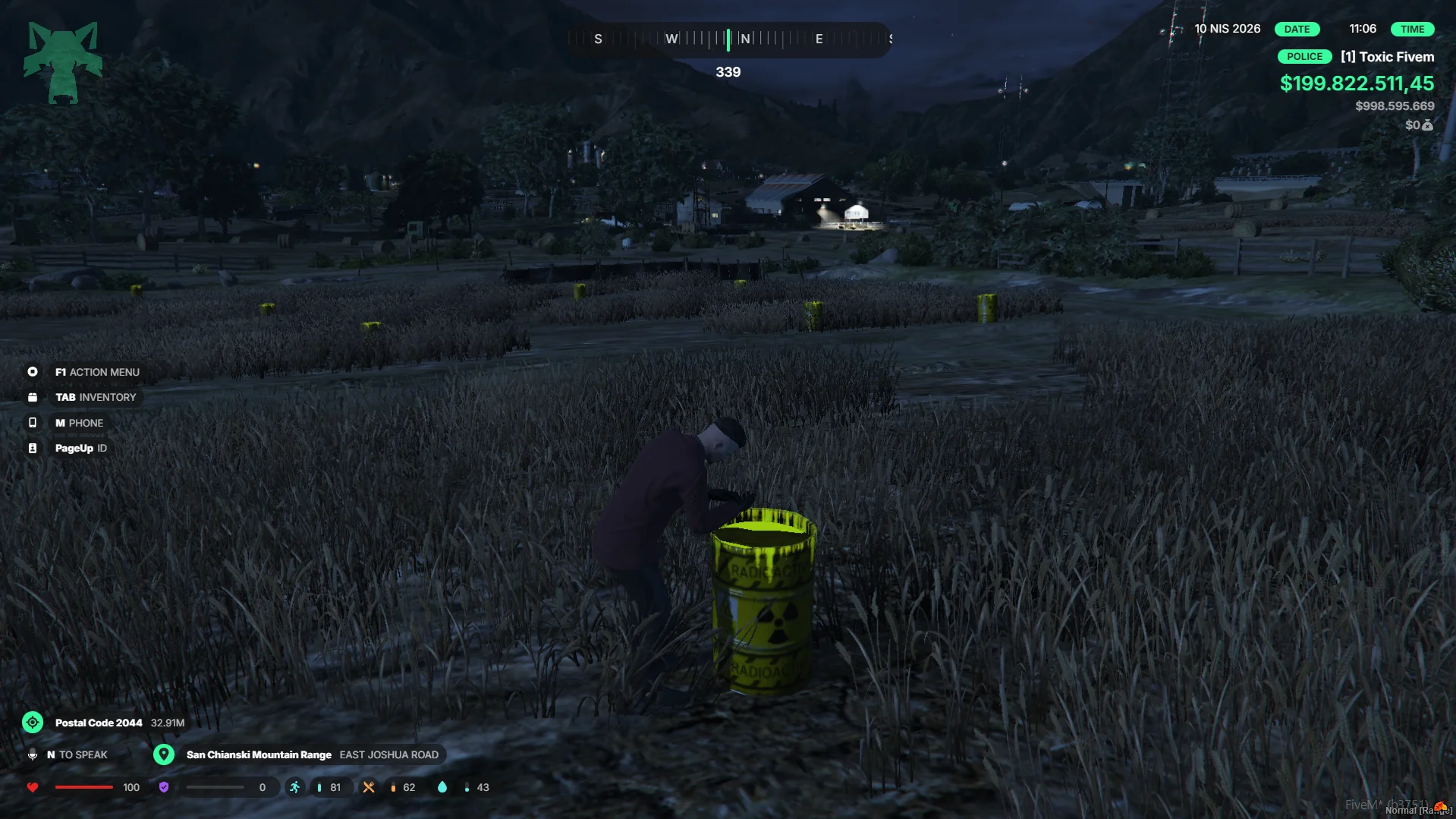1456x819 pixels.
Task: Toggle the microphone voice icon
Action: pyautogui.click(x=33, y=754)
